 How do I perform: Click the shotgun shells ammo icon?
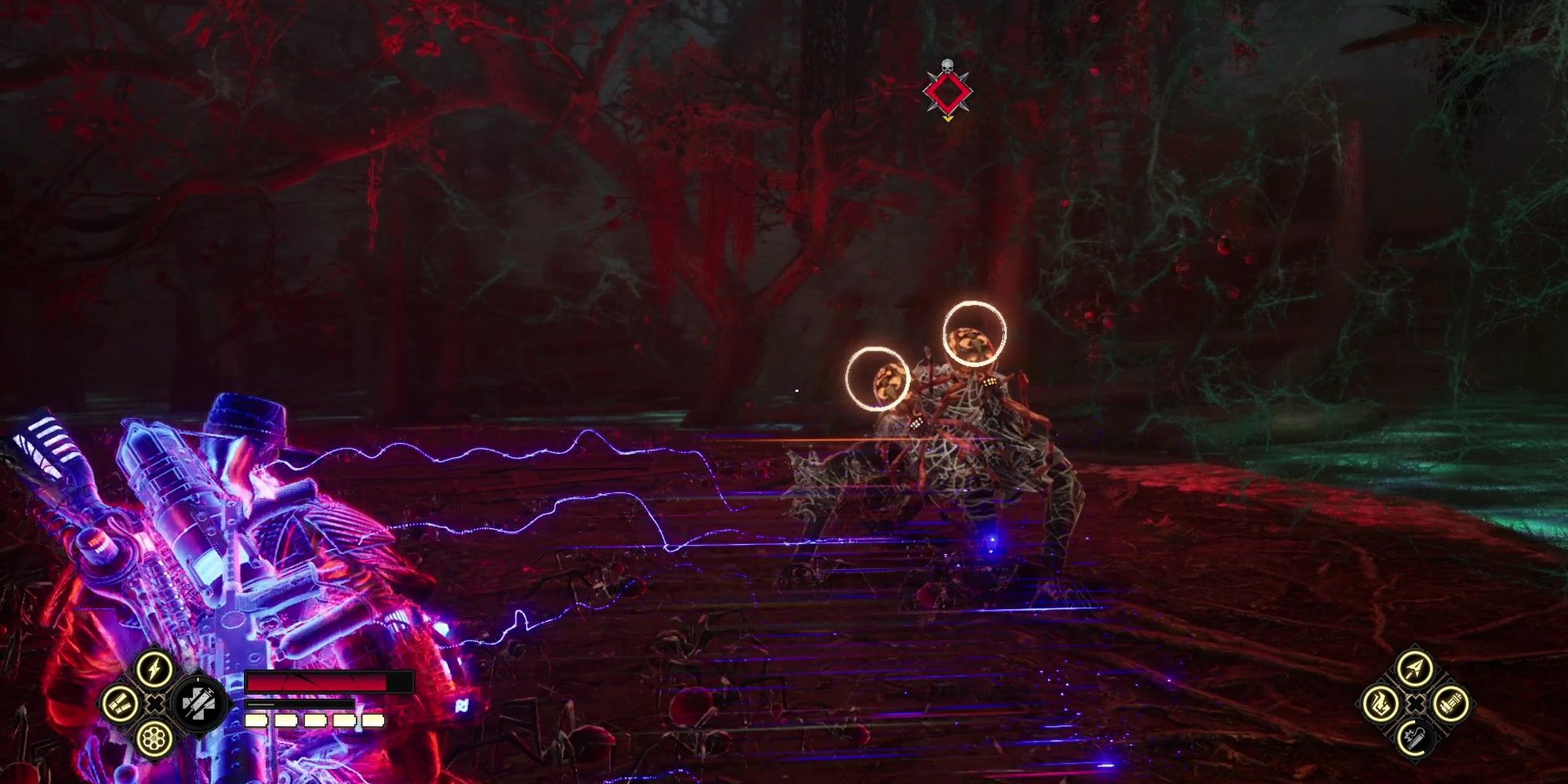point(120,704)
